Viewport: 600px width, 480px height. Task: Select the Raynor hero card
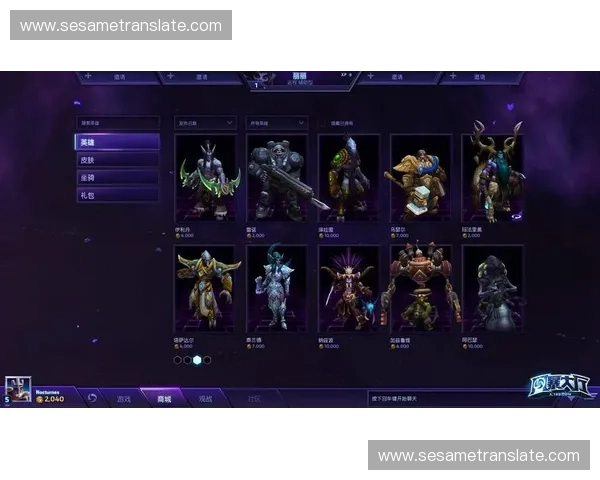click(277, 178)
